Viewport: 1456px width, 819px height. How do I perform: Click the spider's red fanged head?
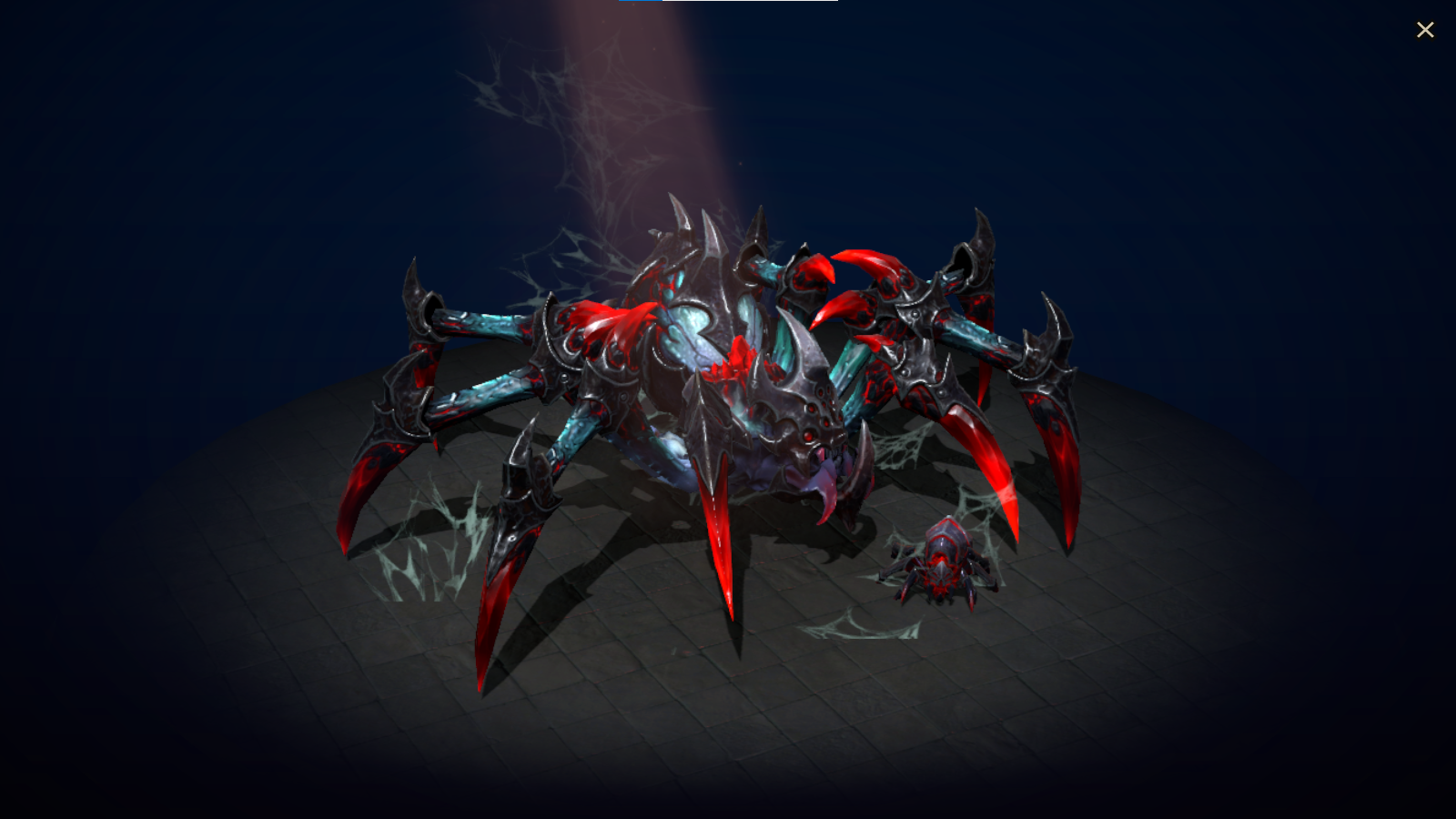[801, 419]
